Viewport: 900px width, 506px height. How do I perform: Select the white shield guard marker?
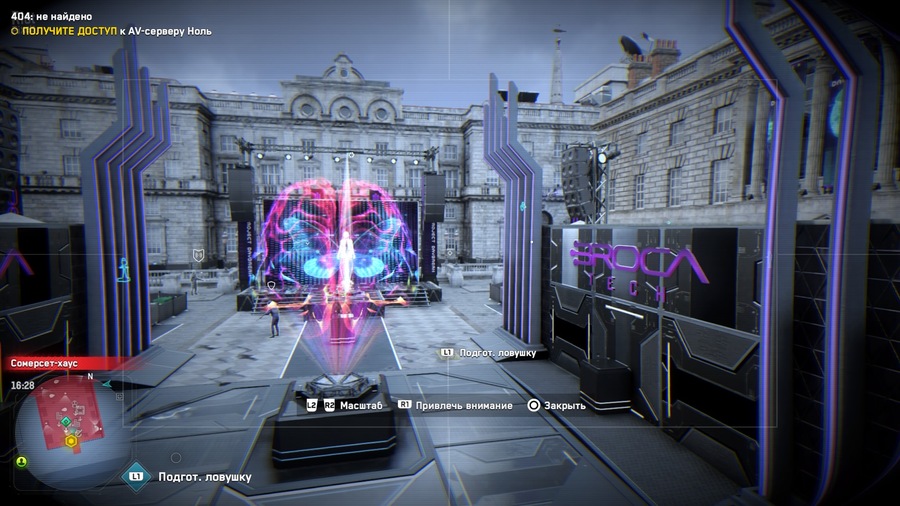(x=198, y=256)
